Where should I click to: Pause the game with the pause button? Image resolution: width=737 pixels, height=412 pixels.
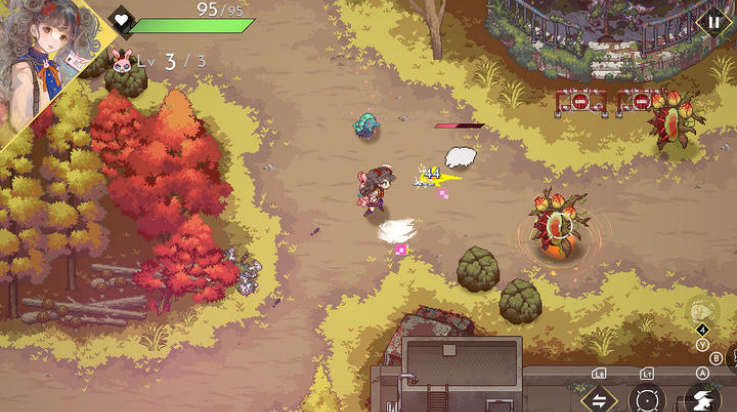pos(713,21)
